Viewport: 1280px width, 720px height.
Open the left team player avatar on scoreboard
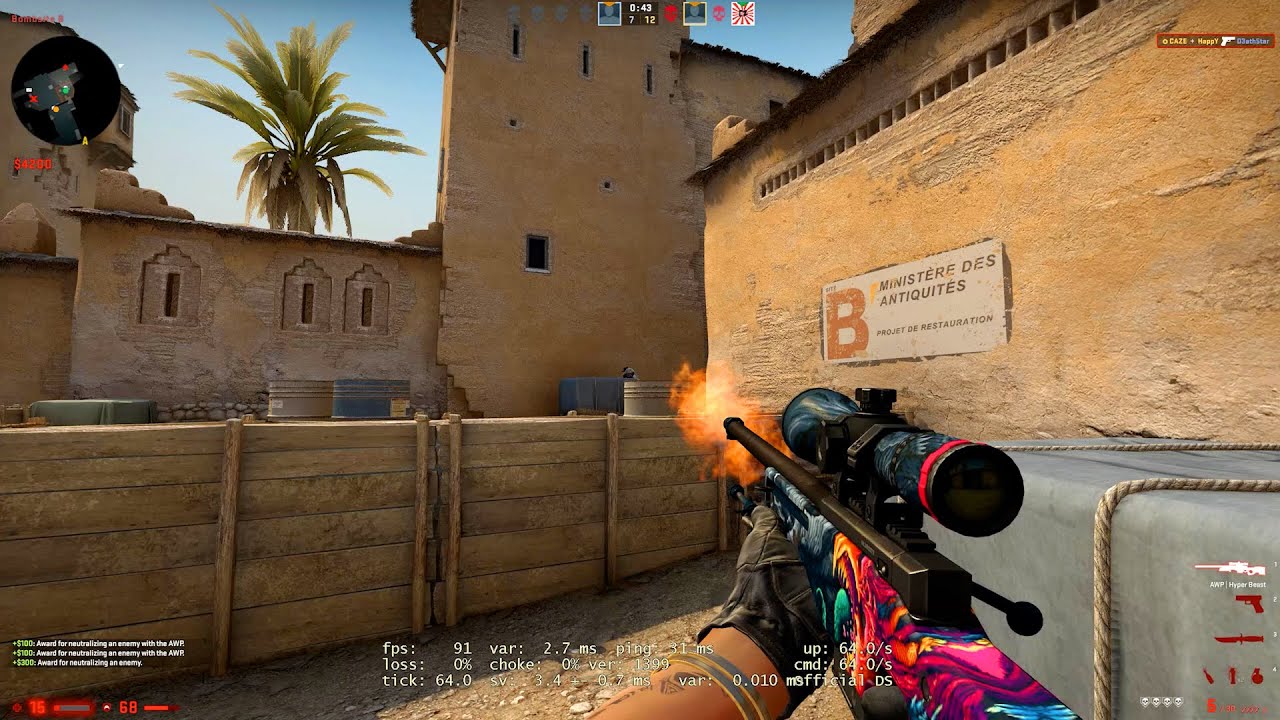(609, 13)
